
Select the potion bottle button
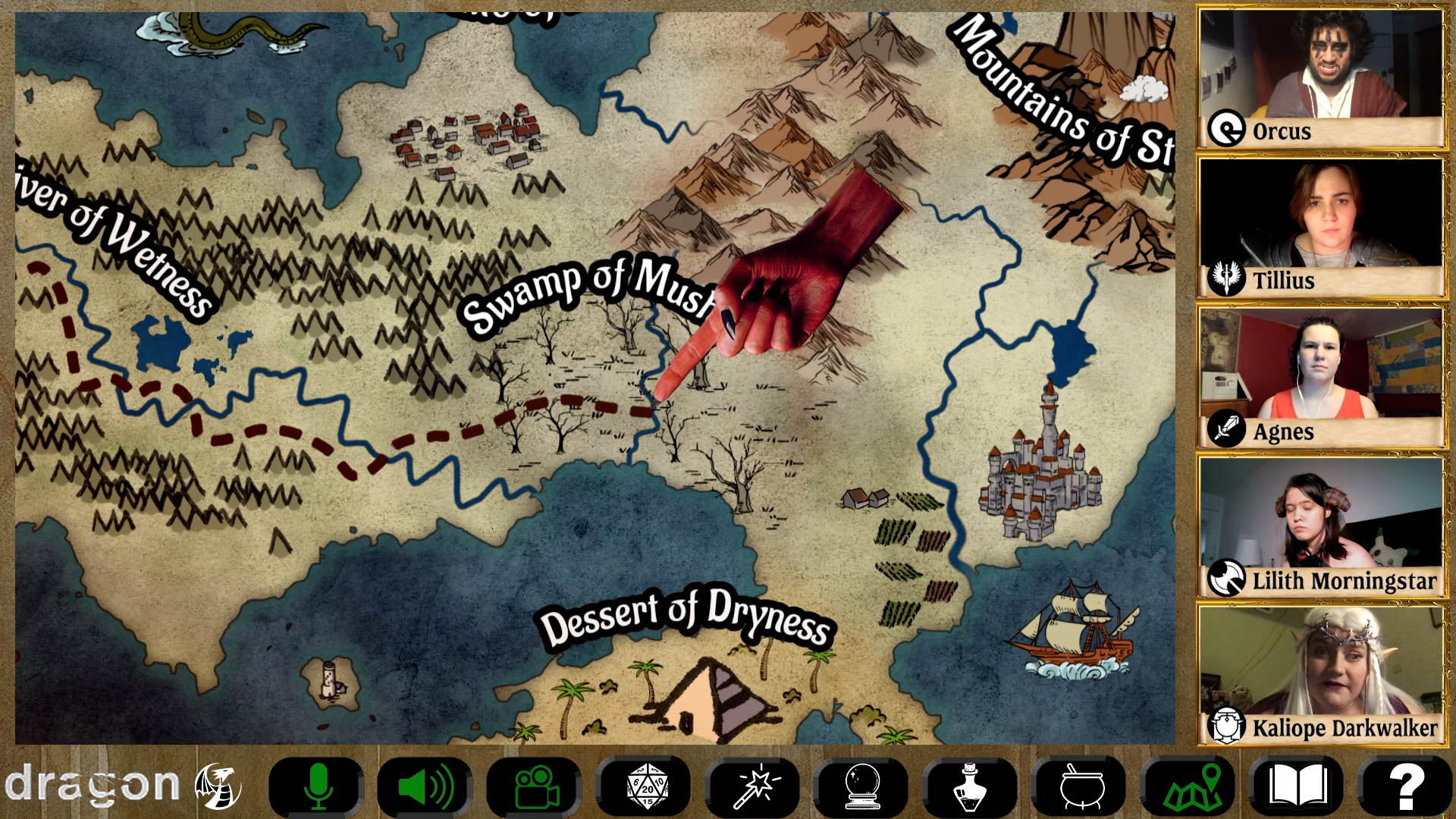pyautogui.click(x=971, y=786)
